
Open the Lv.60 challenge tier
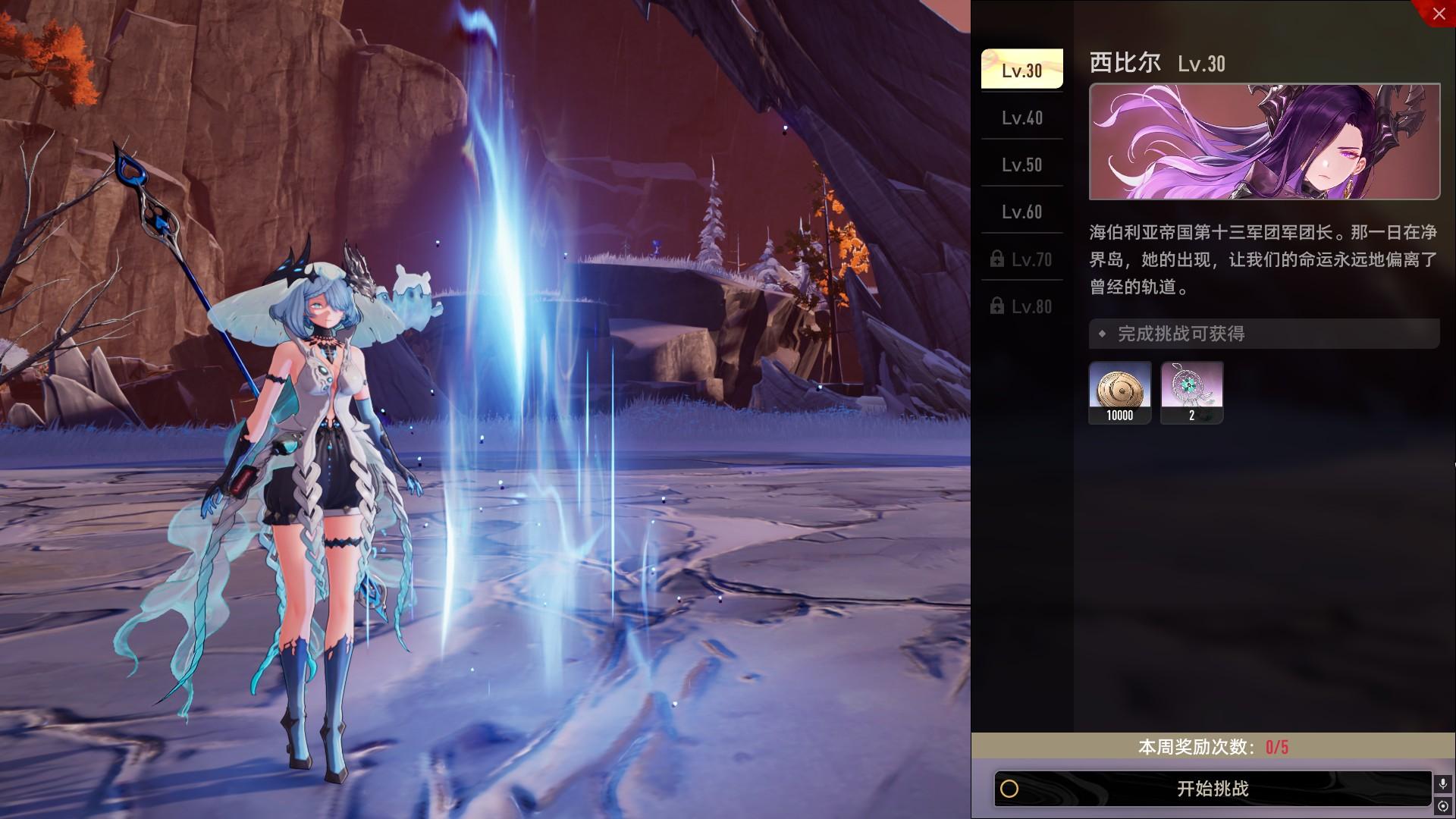[x=1021, y=212]
